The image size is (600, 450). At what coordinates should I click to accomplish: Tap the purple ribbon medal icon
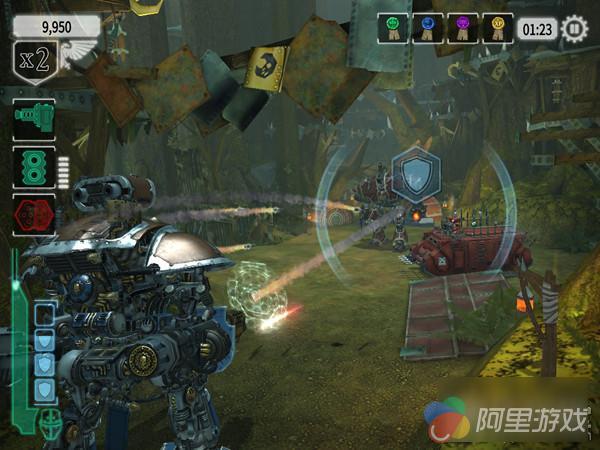(463, 28)
